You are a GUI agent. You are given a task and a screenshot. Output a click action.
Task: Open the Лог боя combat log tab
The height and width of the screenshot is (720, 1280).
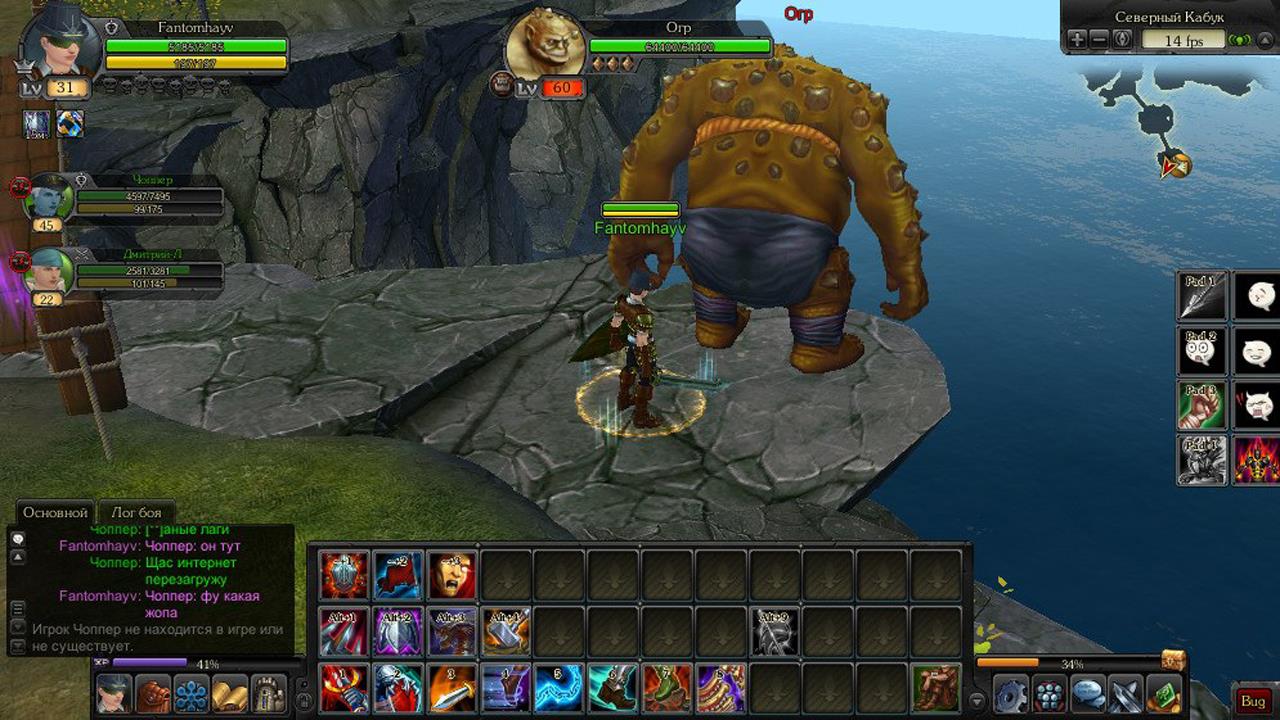[136, 512]
